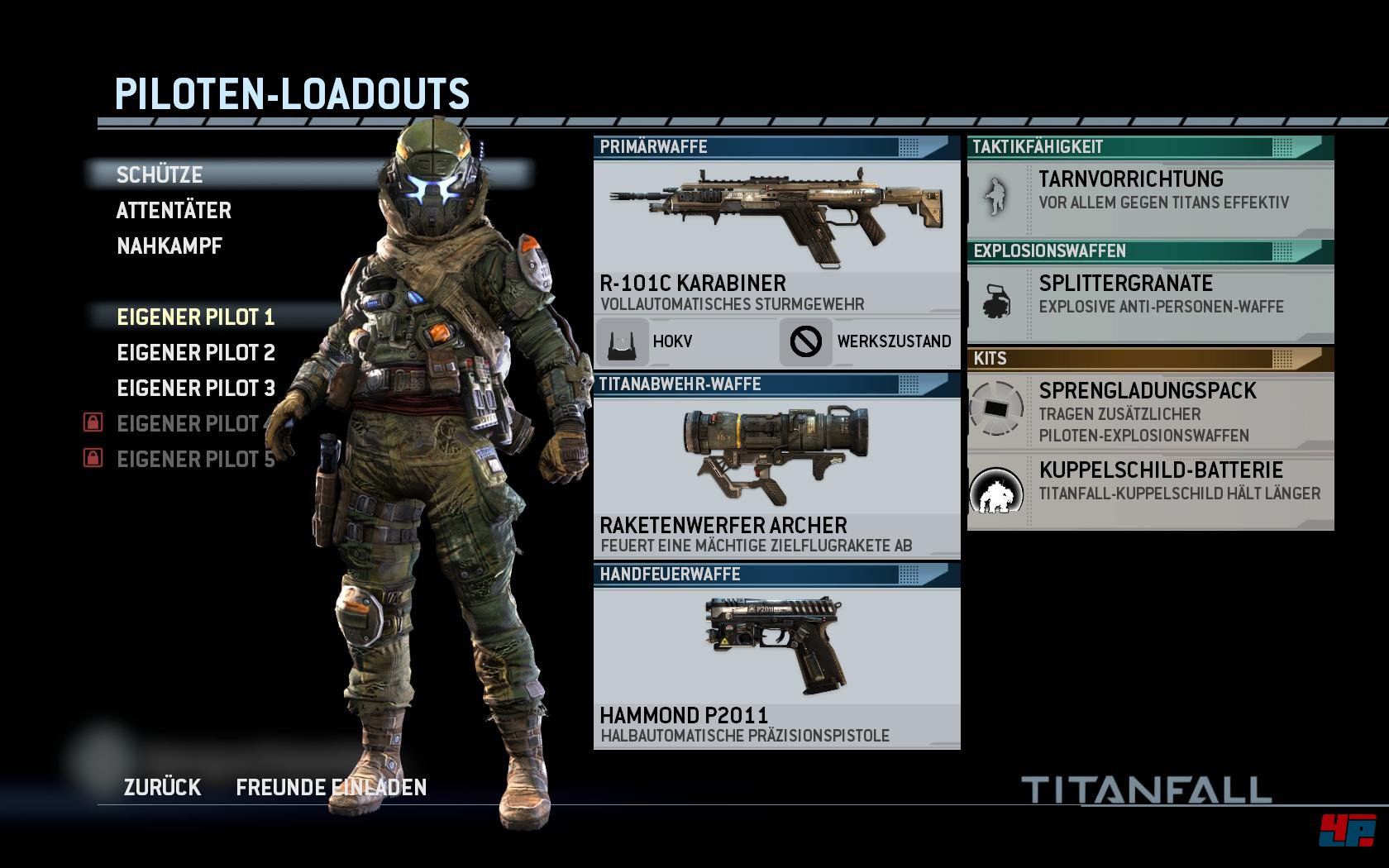This screenshot has width=1389, height=868.
Task: Open the Kuppelschild-Batterie kit slot
Action: click(x=1150, y=490)
